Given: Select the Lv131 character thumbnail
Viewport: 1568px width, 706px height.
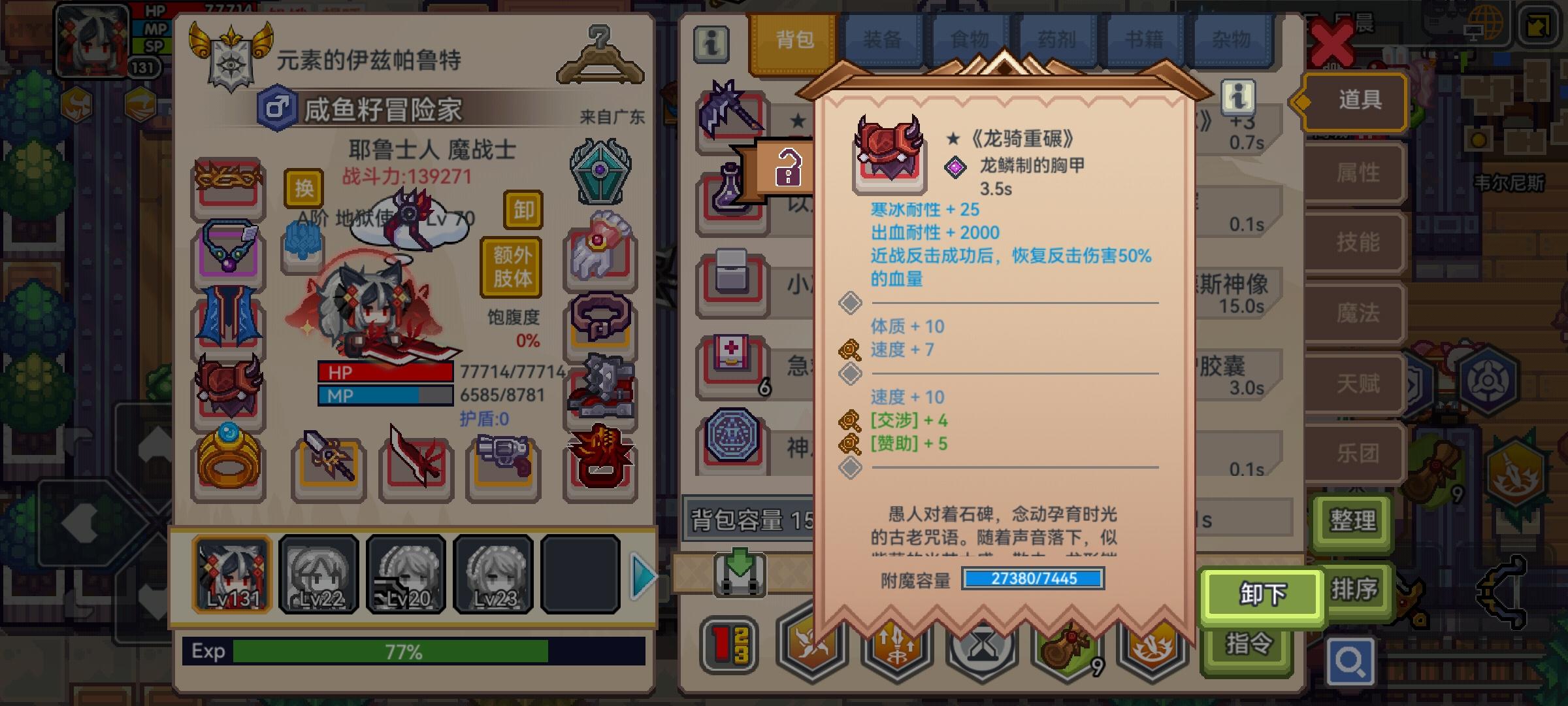Looking at the screenshot, I should 232,574.
